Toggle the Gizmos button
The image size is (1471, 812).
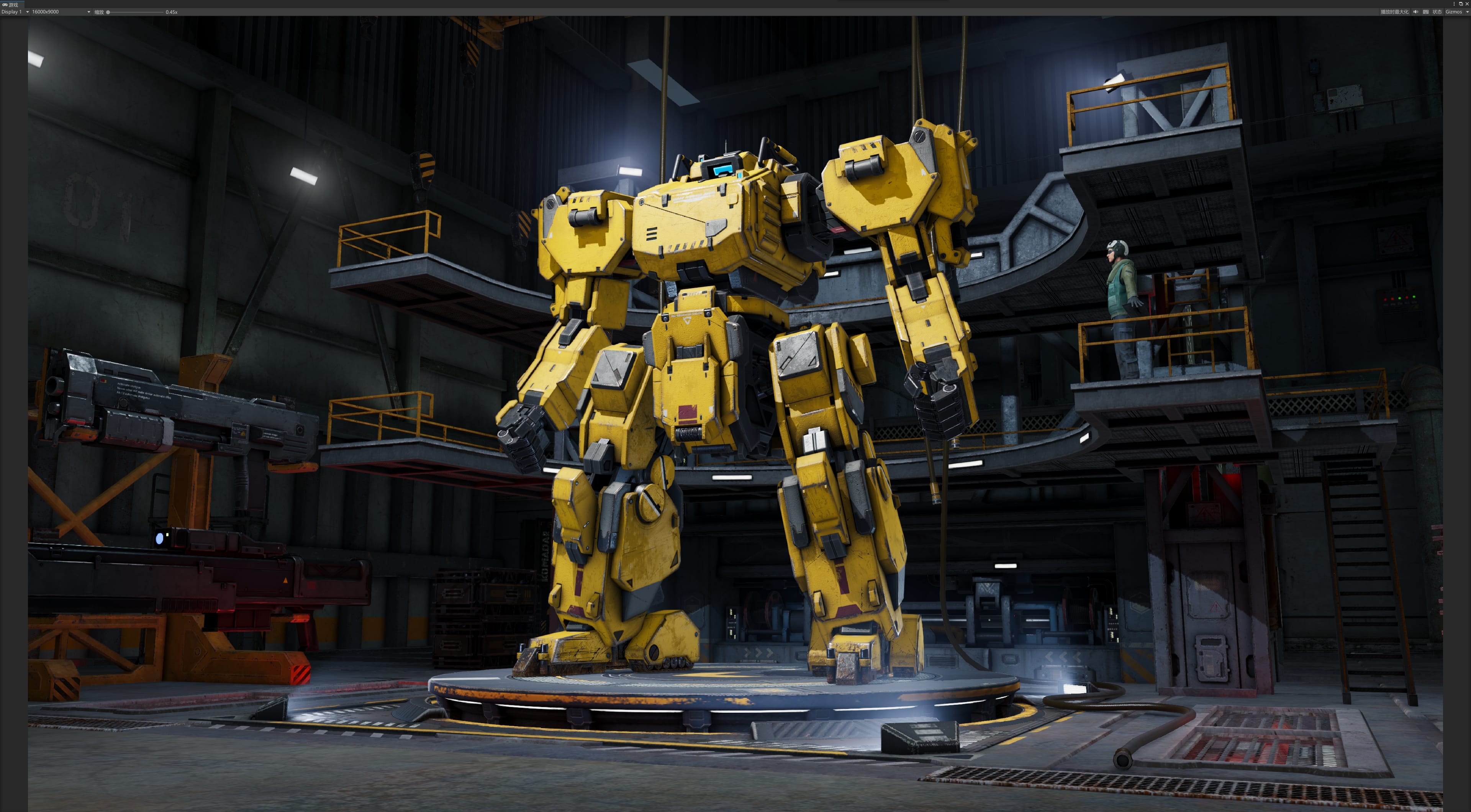(x=1453, y=12)
